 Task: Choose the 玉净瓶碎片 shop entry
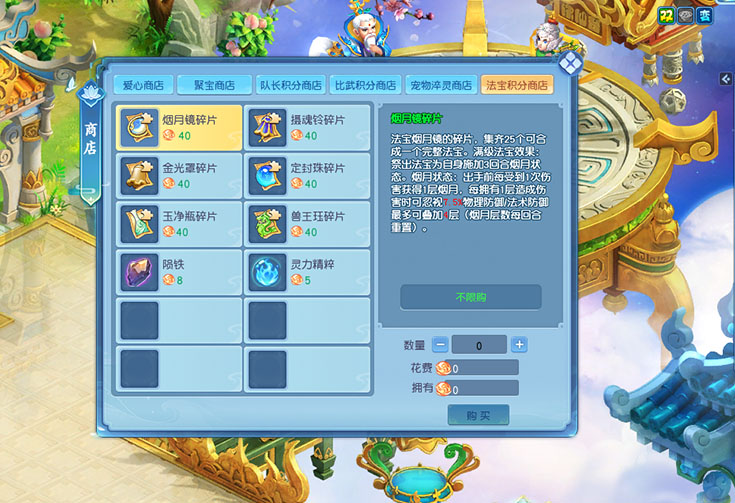[179, 224]
